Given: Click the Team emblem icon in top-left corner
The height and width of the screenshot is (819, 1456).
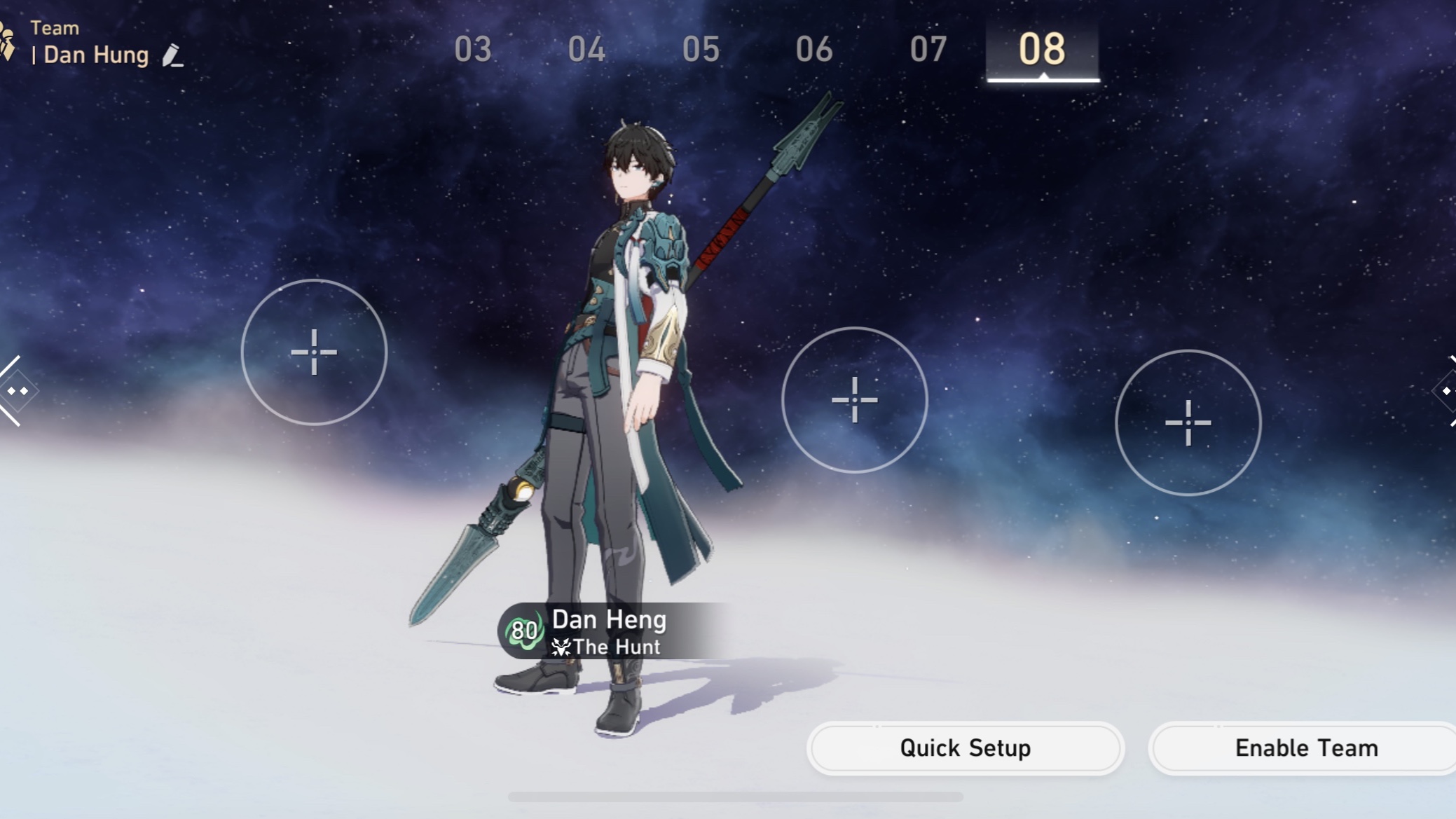Looking at the screenshot, I should pyautogui.click(x=8, y=41).
